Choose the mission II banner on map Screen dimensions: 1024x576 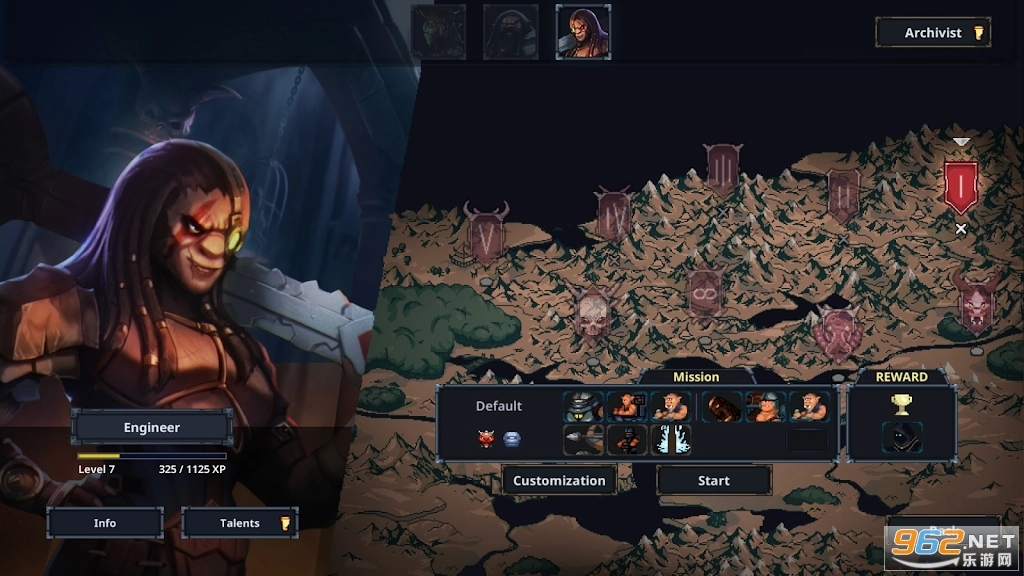click(x=843, y=192)
